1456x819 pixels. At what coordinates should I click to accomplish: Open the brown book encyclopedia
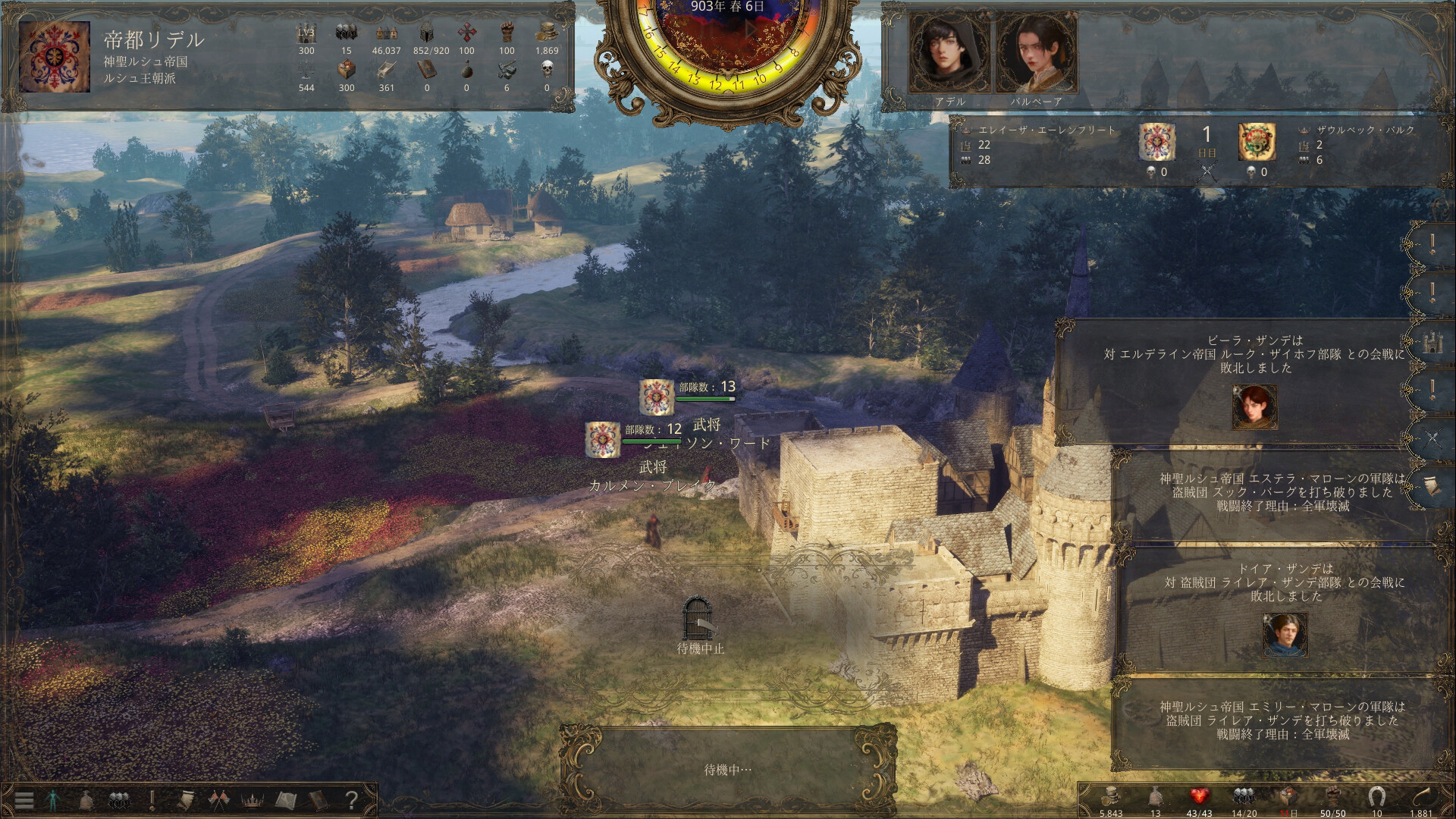click(318, 800)
